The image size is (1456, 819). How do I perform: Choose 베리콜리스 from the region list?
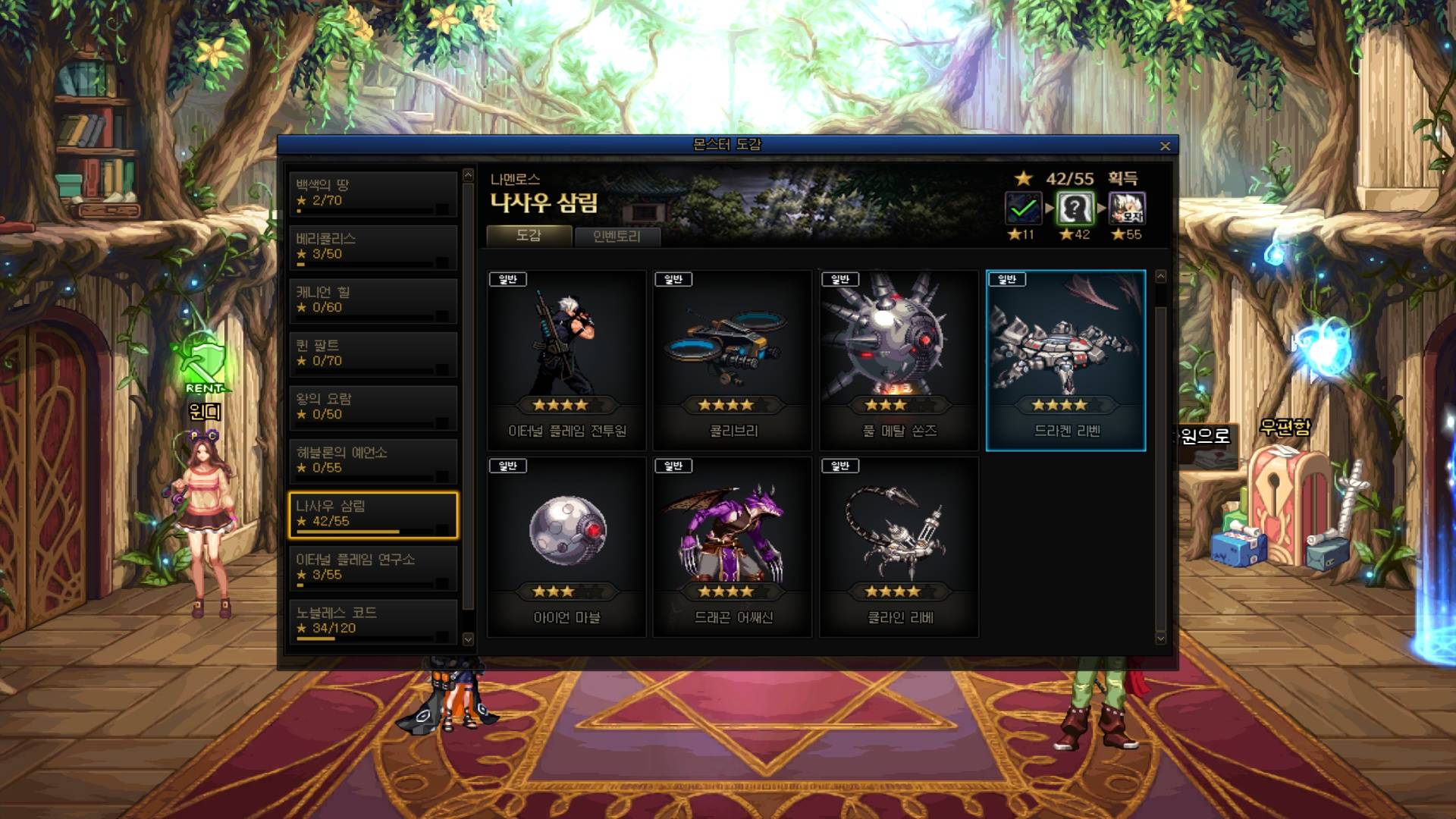[x=372, y=246]
